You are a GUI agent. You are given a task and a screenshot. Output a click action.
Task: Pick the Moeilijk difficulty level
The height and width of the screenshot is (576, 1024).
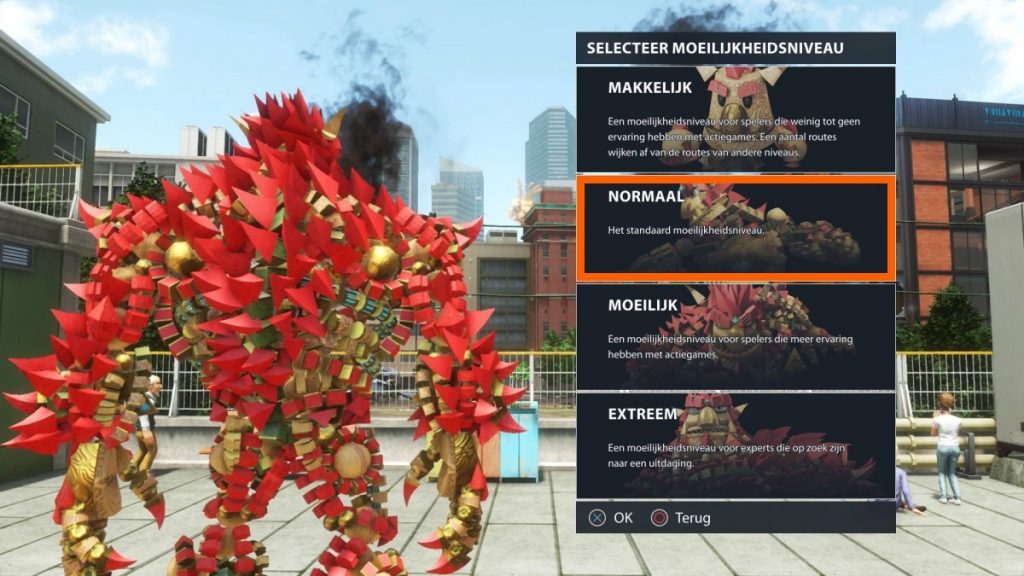pos(735,335)
